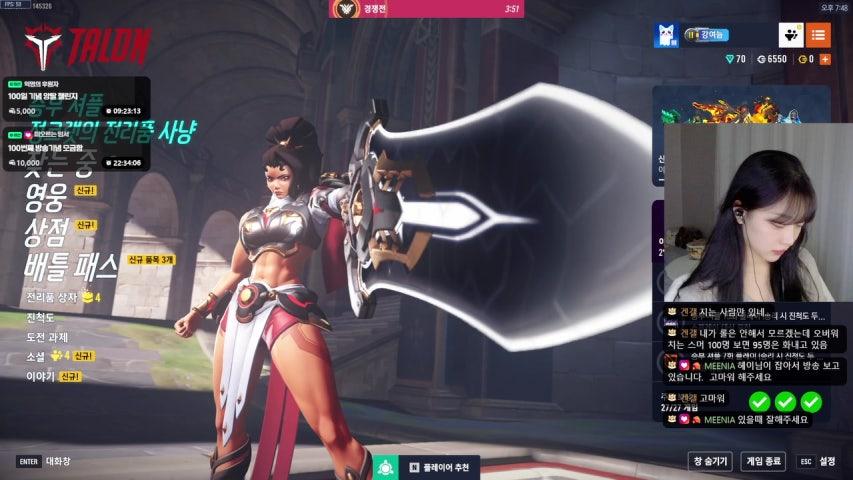Image resolution: width=853 pixels, height=480 pixels.
Task: Open the 상점 (Shop) menu
Action: point(47,231)
